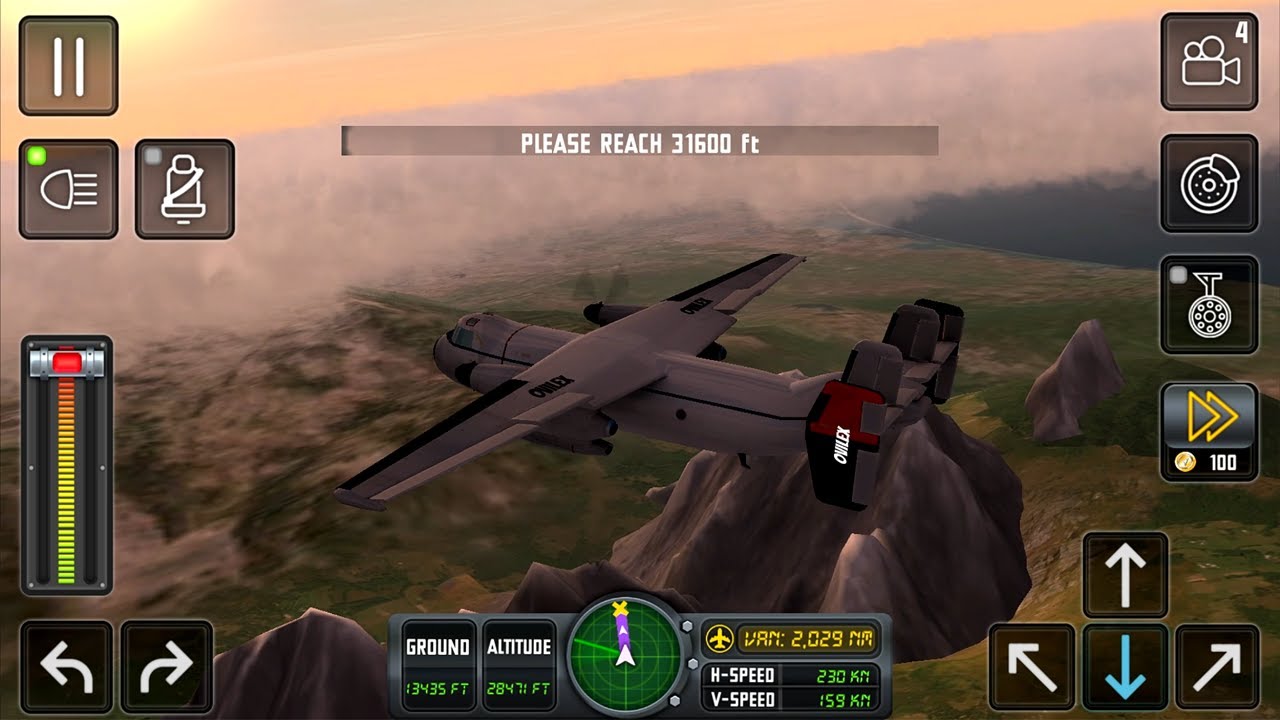The width and height of the screenshot is (1280, 720).
Task: Pause the flight with the pause button
Action: (x=68, y=65)
